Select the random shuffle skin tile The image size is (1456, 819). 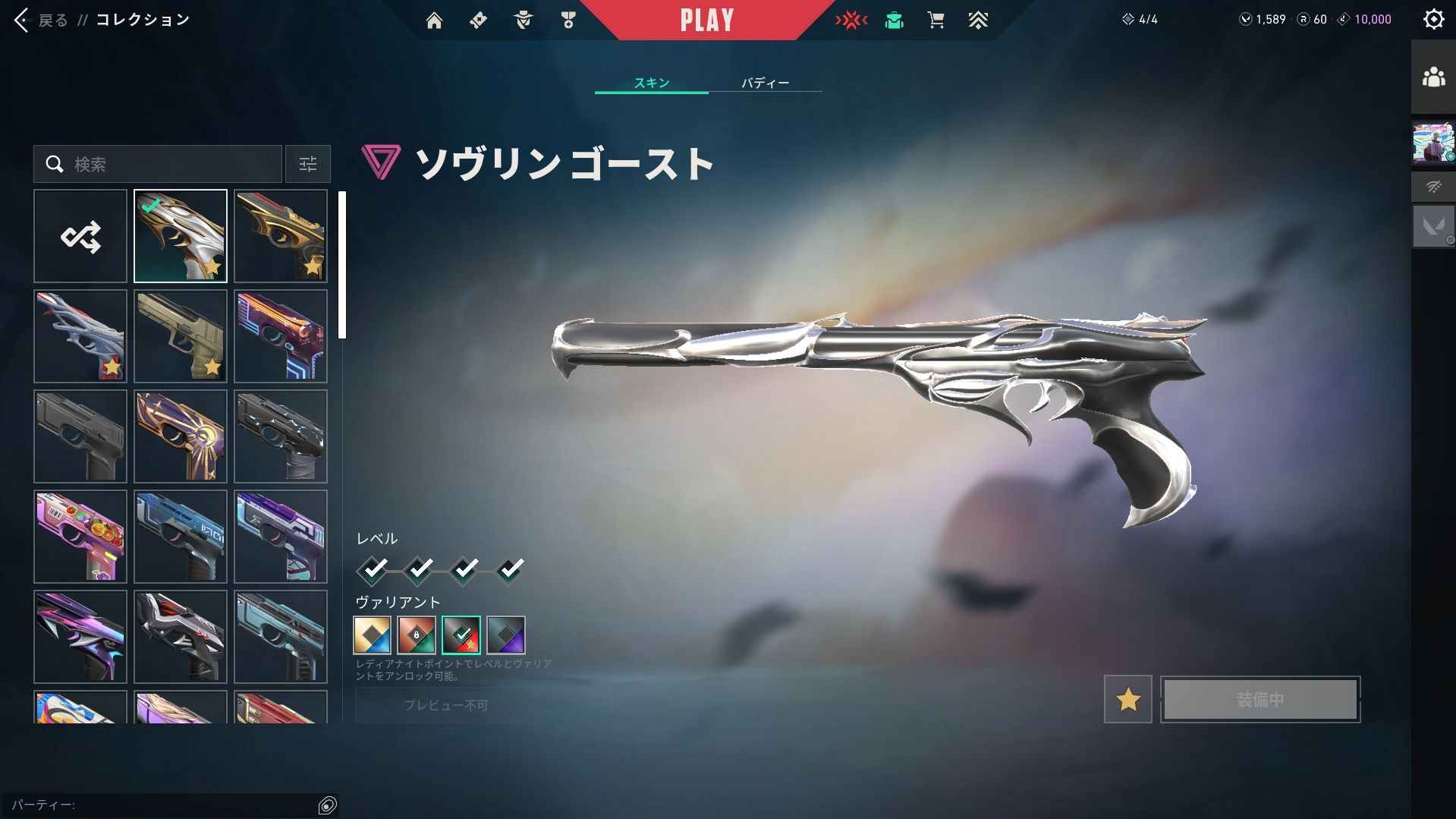[x=80, y=236]
